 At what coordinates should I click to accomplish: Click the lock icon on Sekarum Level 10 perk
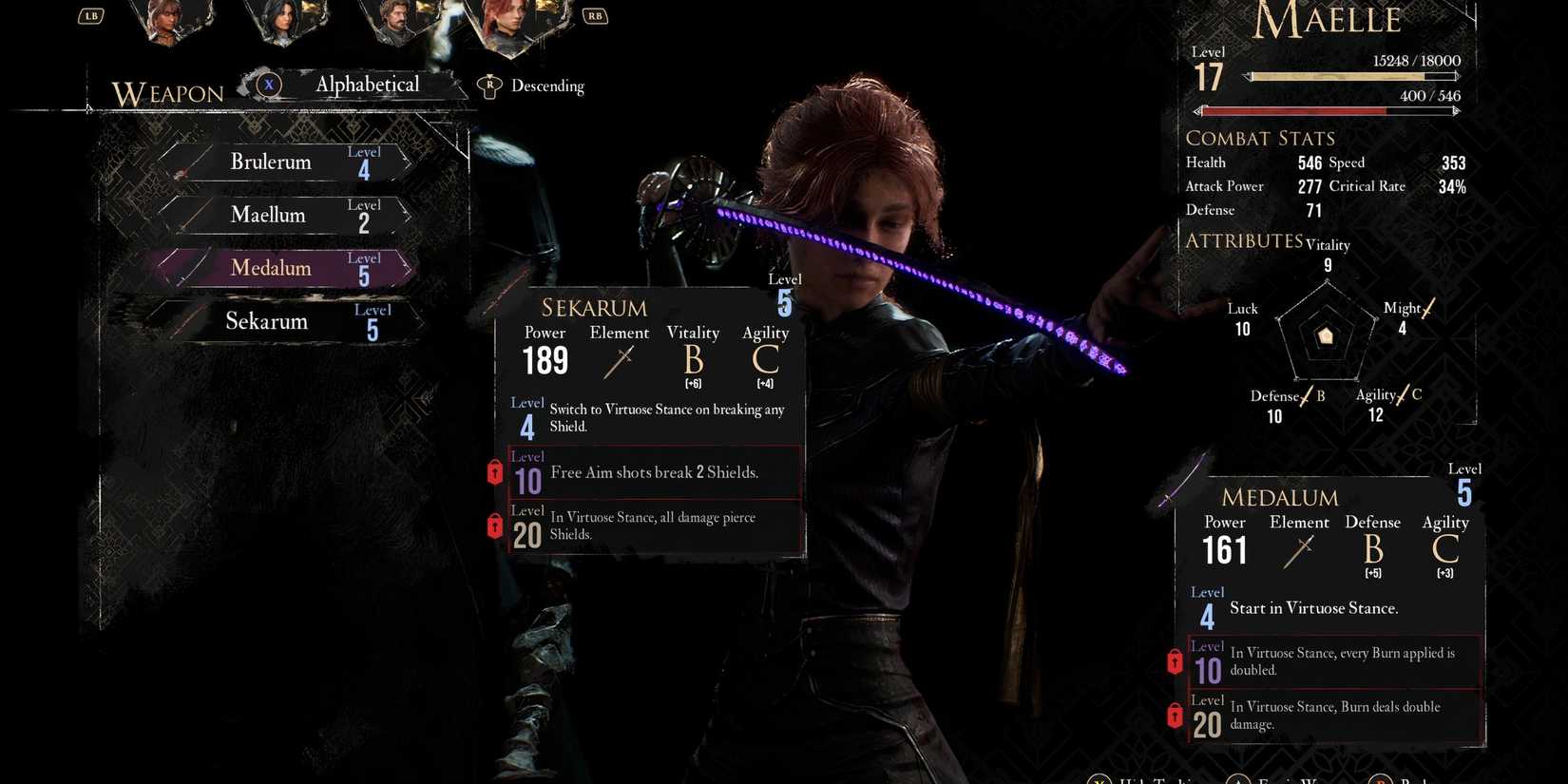click(495, 472)
